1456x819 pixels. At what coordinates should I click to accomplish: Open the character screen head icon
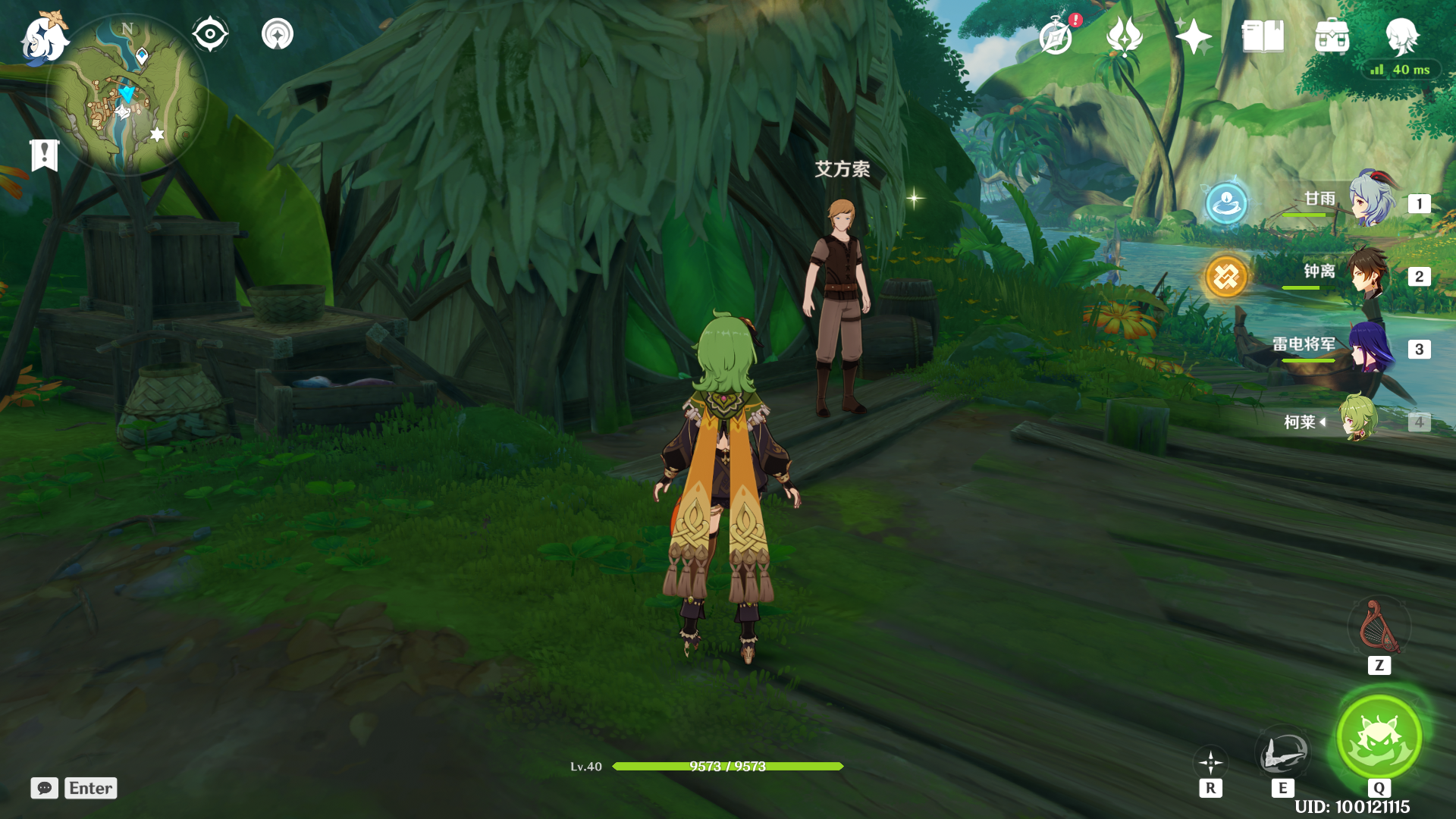click(1401, 36)
